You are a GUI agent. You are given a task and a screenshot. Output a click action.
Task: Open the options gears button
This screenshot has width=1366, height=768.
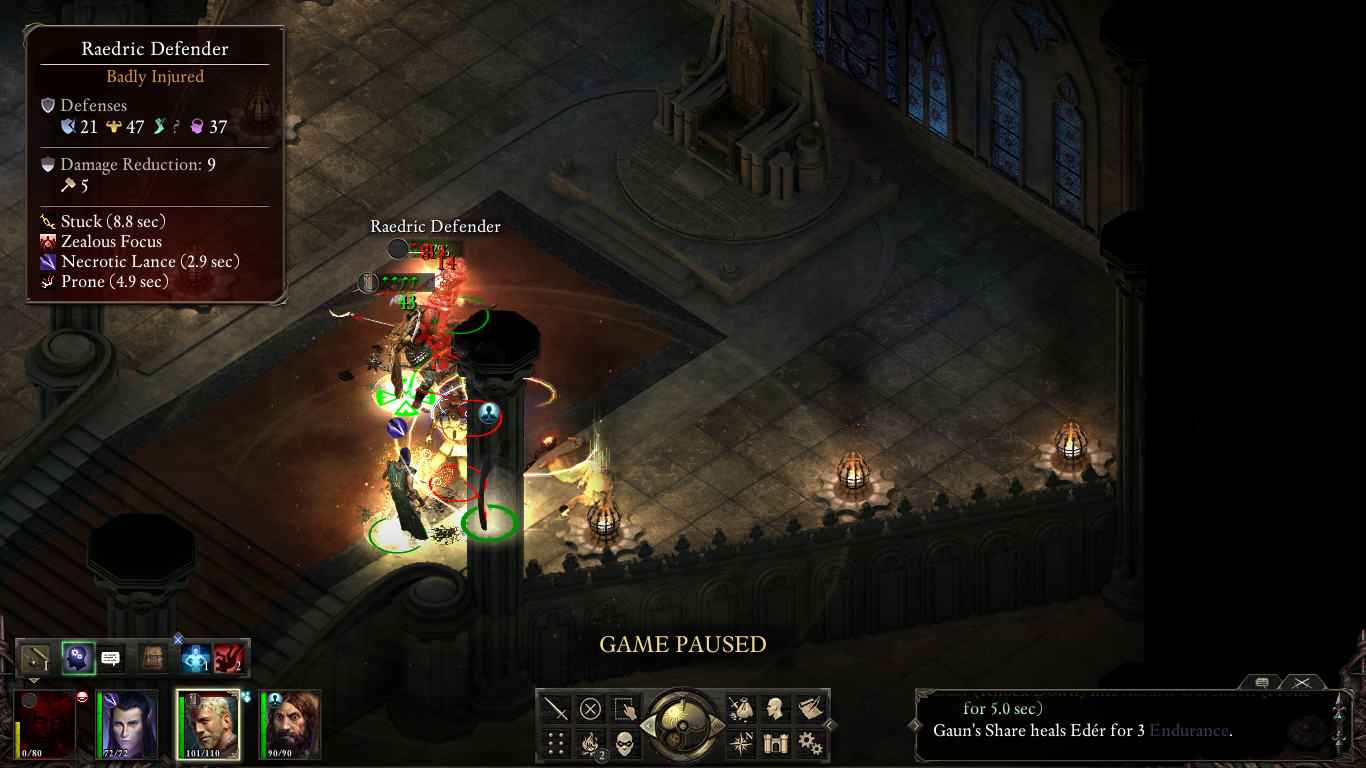809,743
